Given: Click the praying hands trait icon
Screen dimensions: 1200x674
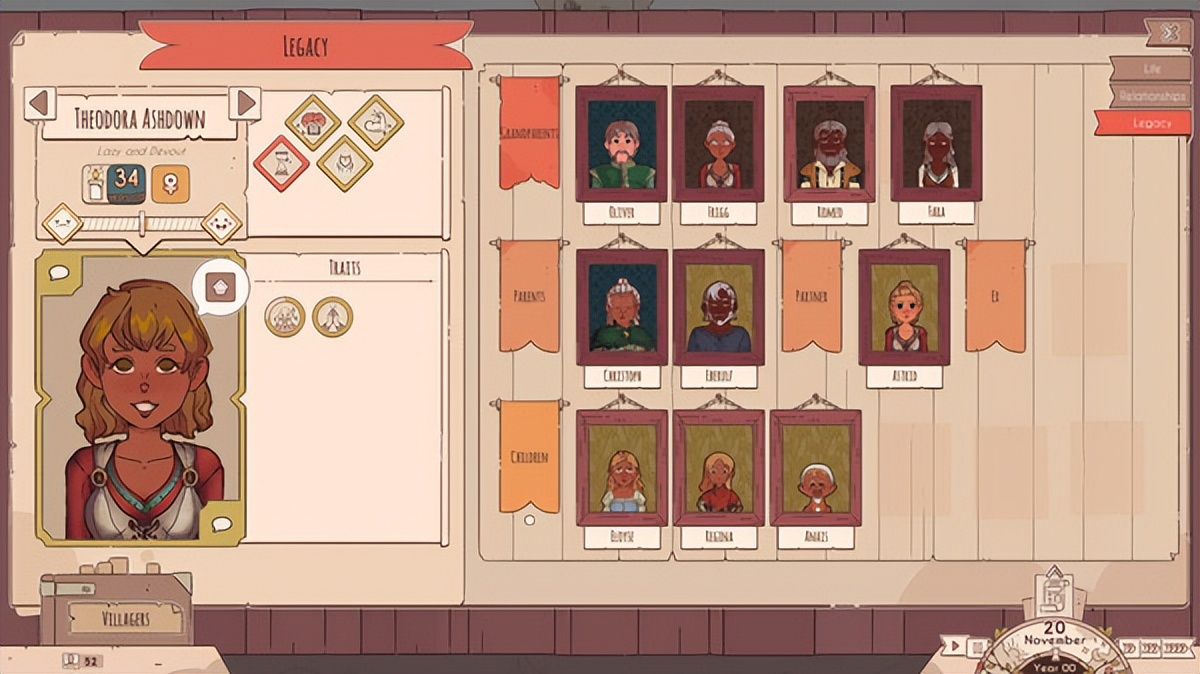Looking at the screenshot, I should 332,317.
